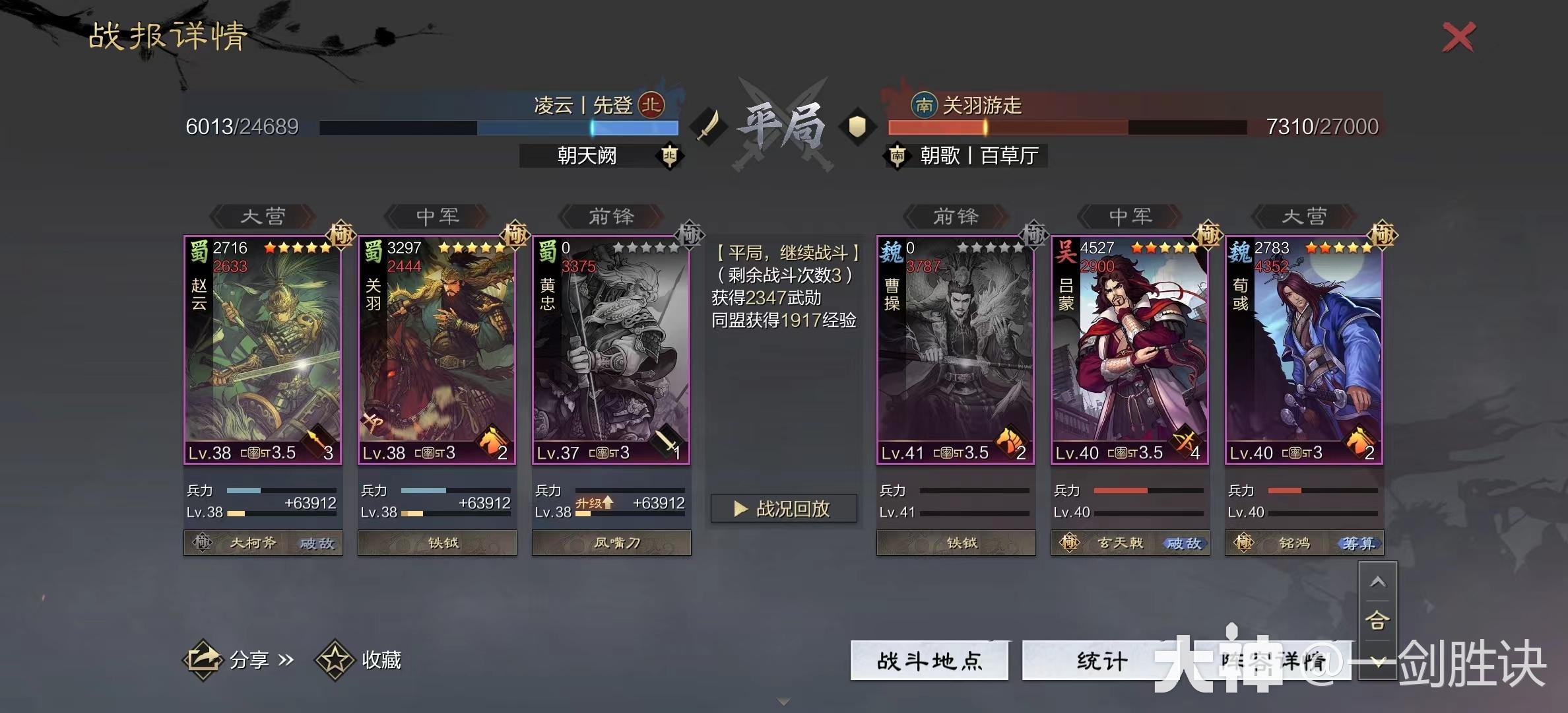Select the 中军 position tab on the right side
Viewport: 1568px width, 713px height.
click(x=1130, y=217)
